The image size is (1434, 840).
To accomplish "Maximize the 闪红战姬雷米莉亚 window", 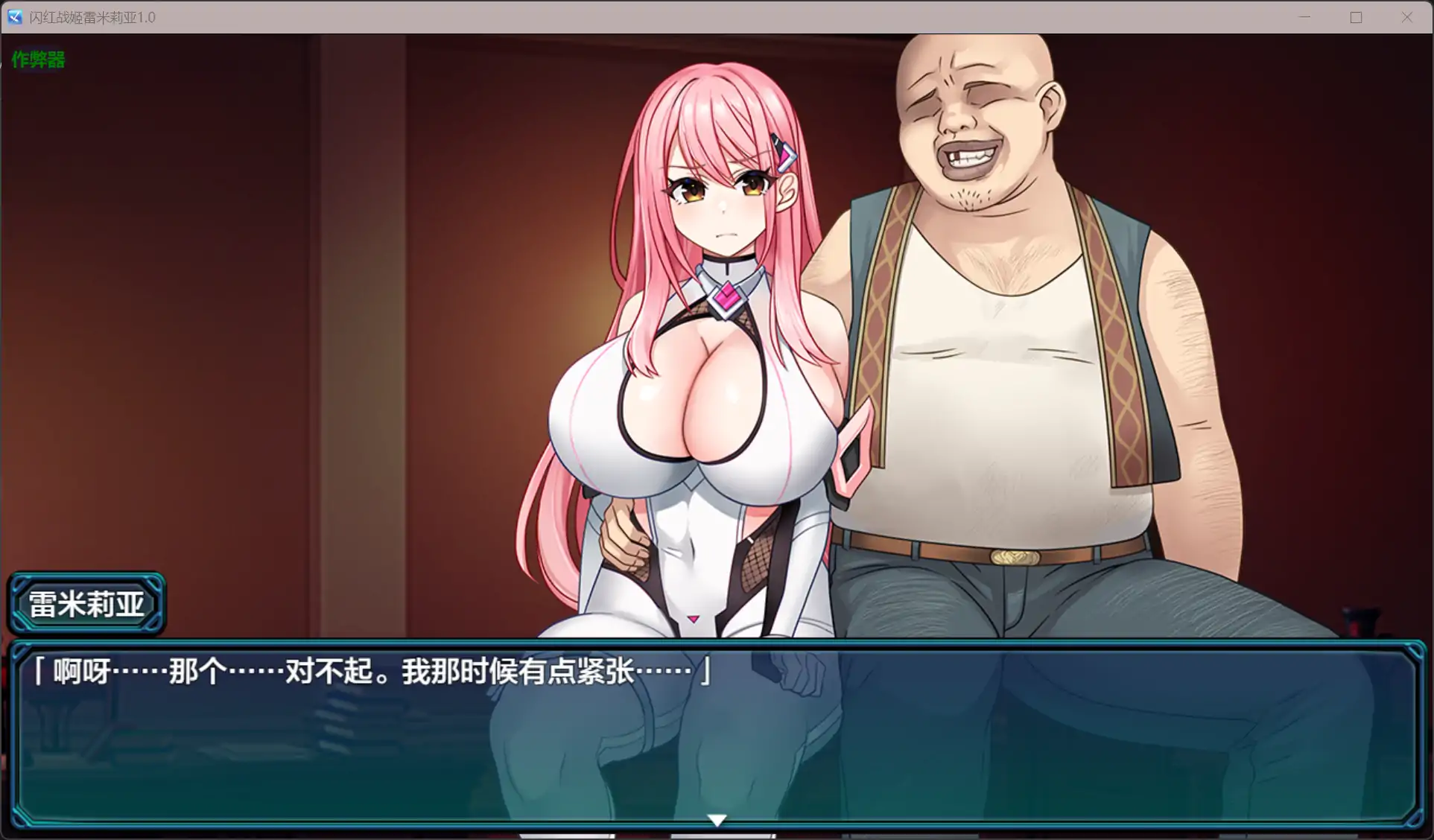I will point(1356,16).
